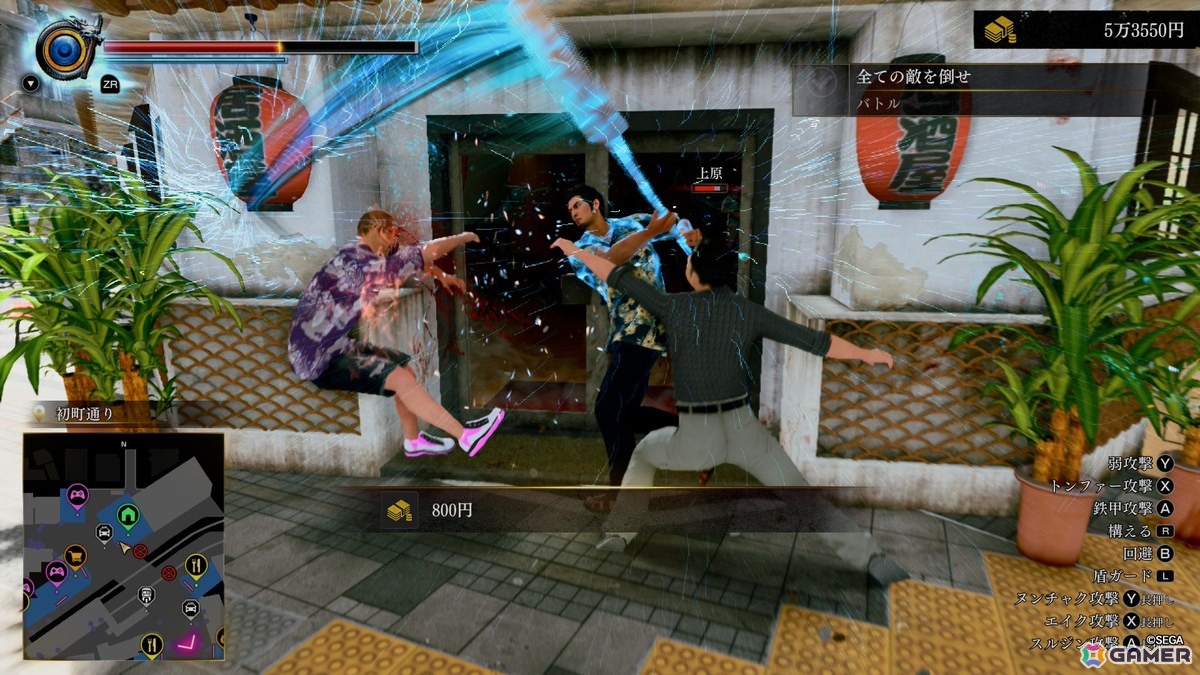Select the bus stop marker on minimap
This screenshot has width=1200, height=675.
[146, 596]
